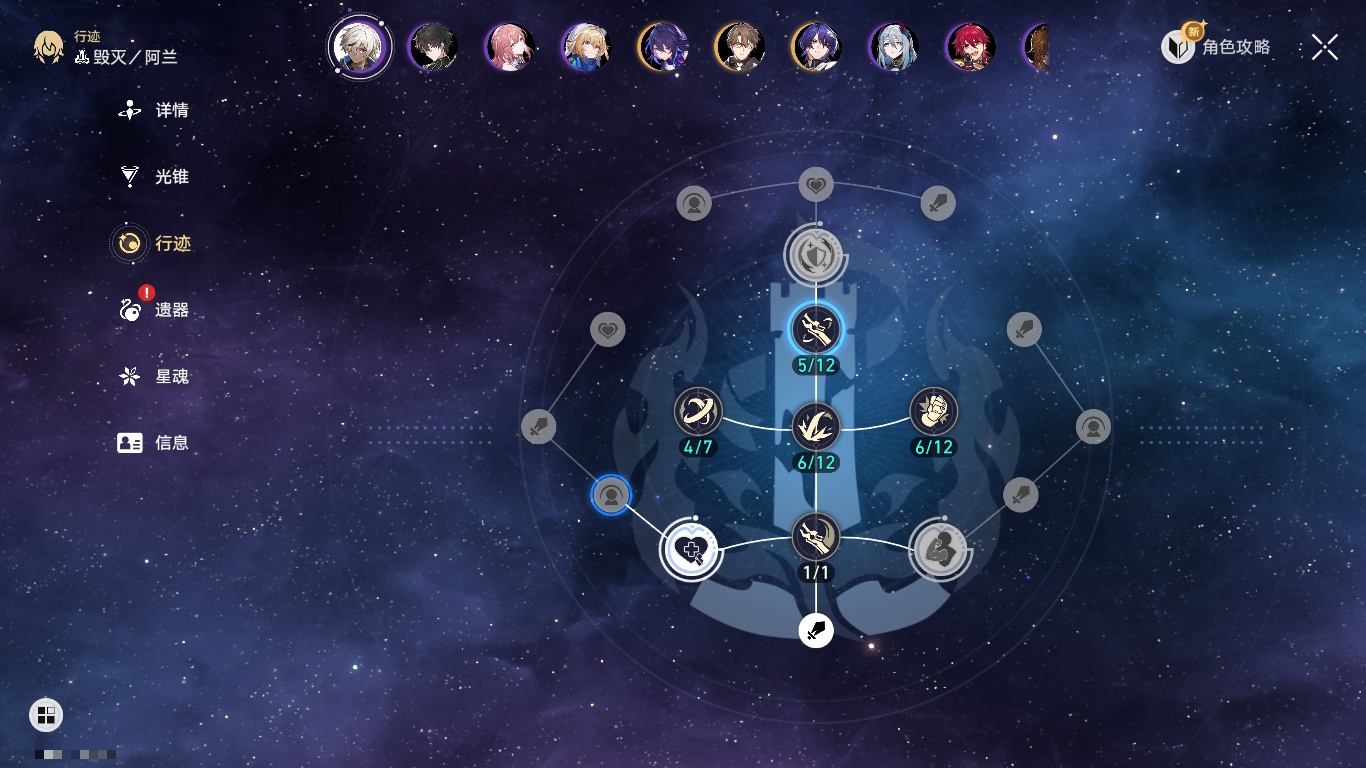
Task: Select the 行迹 traces tab
Action: pyautogui.click(x=155, y=243)
